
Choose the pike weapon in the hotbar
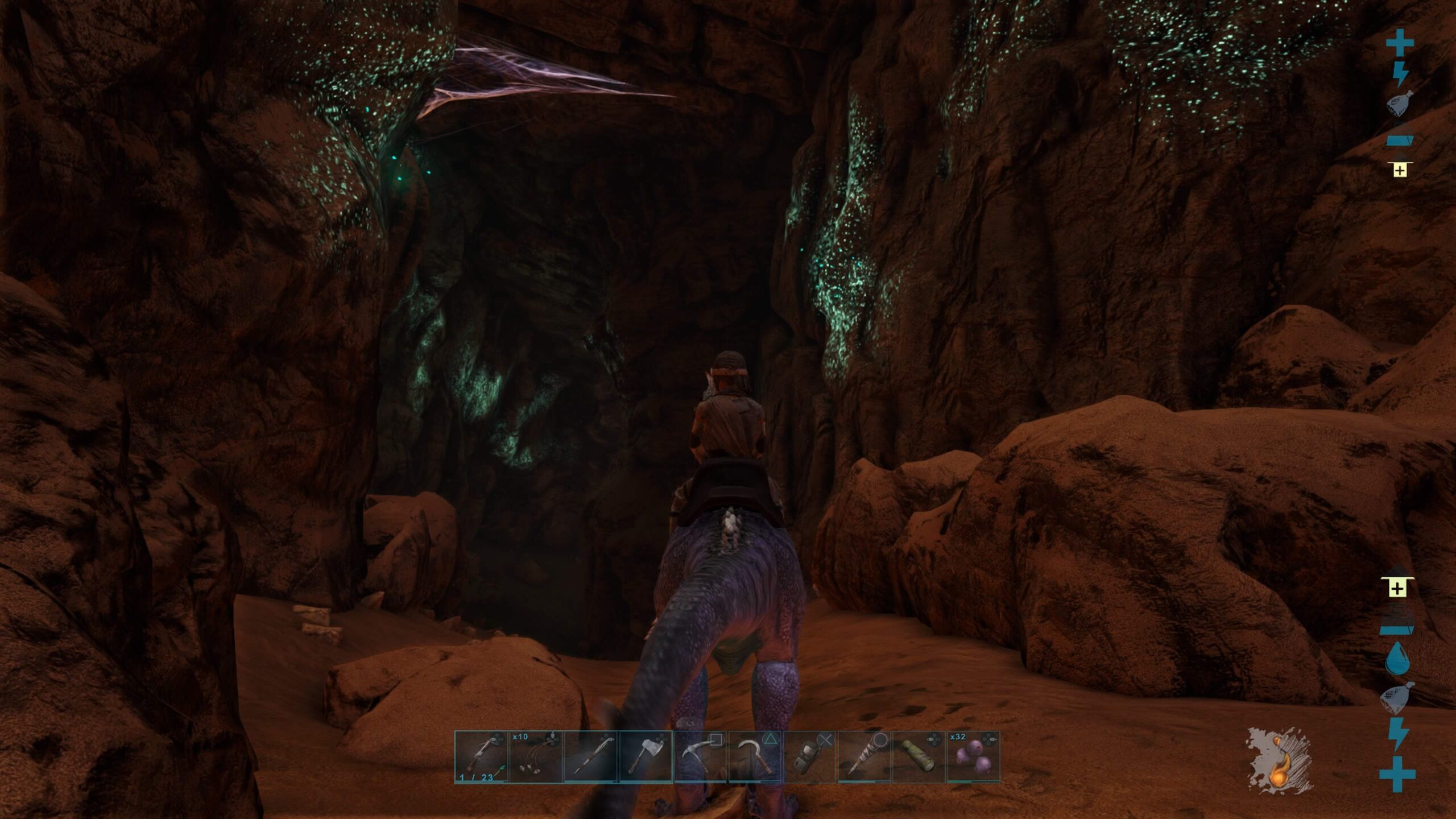click(x=591, y=757)
